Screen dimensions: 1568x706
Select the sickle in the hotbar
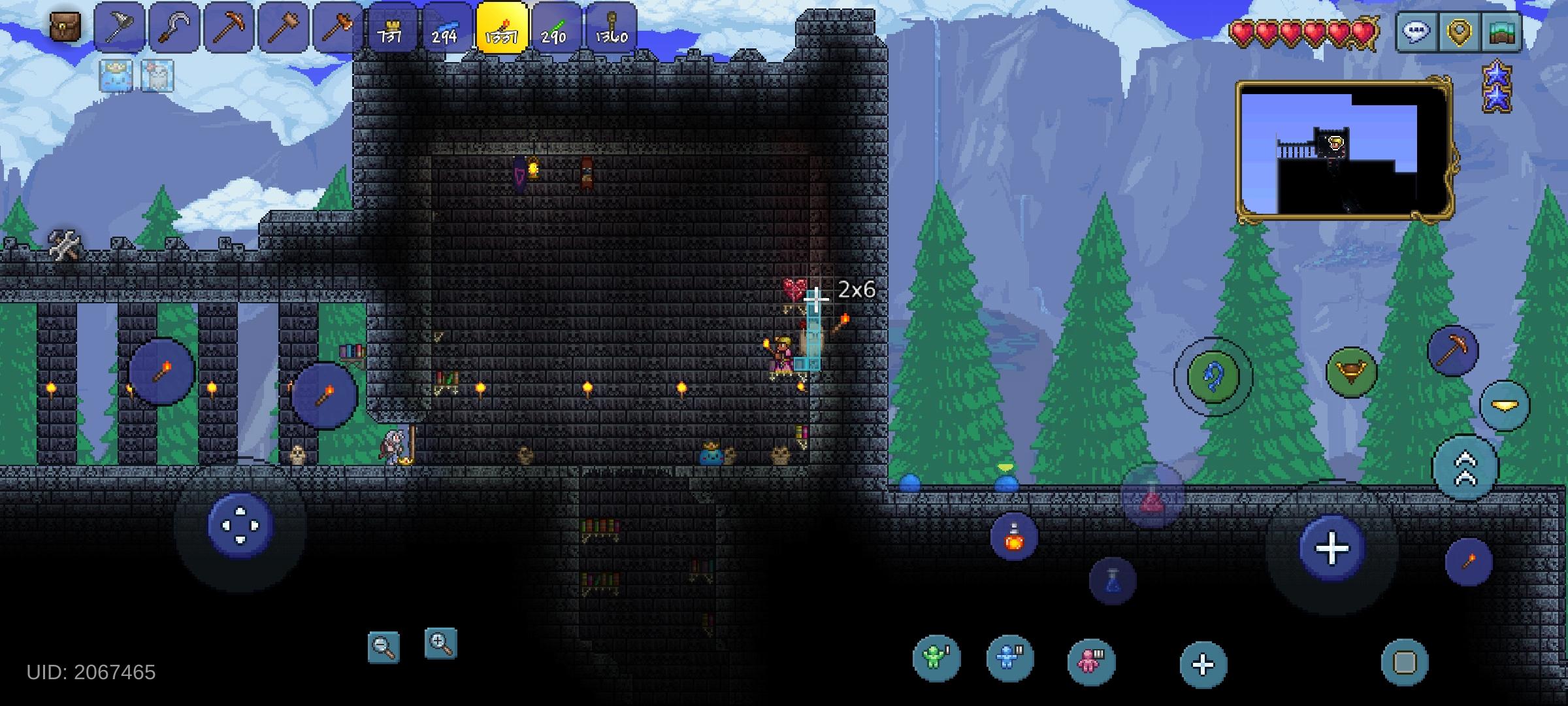click(x=175, y=26)
